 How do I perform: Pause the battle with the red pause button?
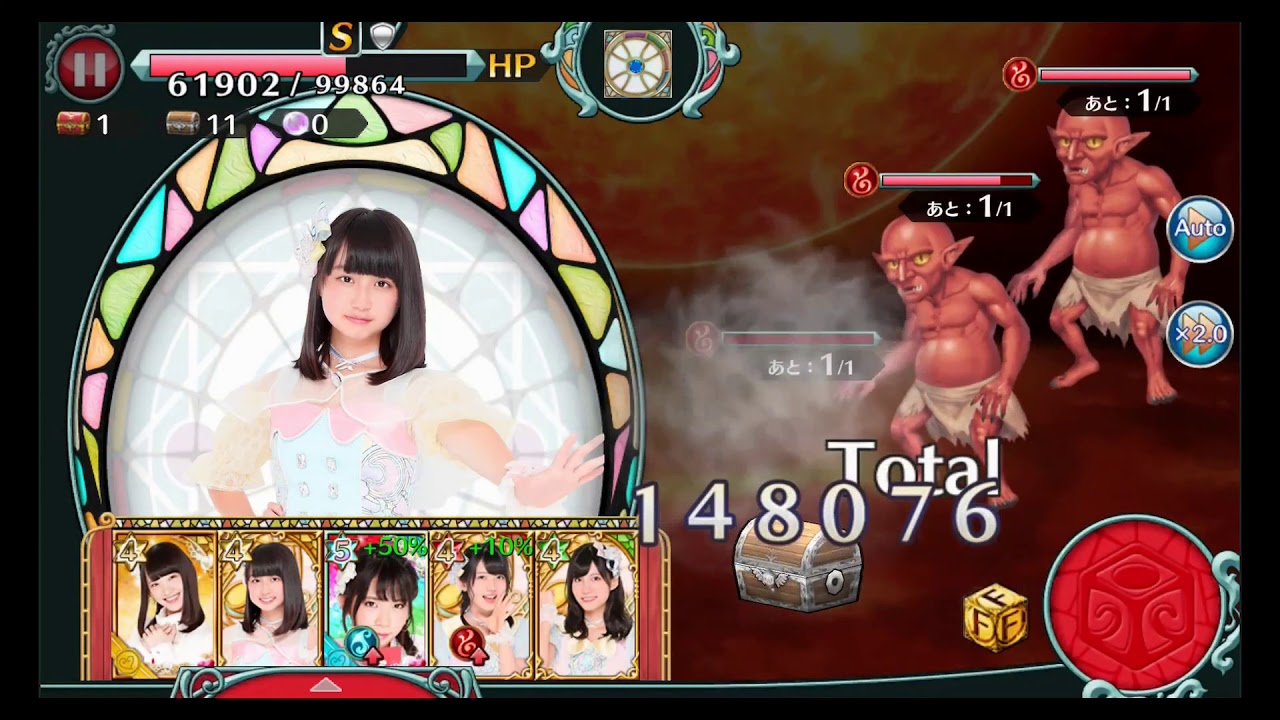tap(89, 68)
